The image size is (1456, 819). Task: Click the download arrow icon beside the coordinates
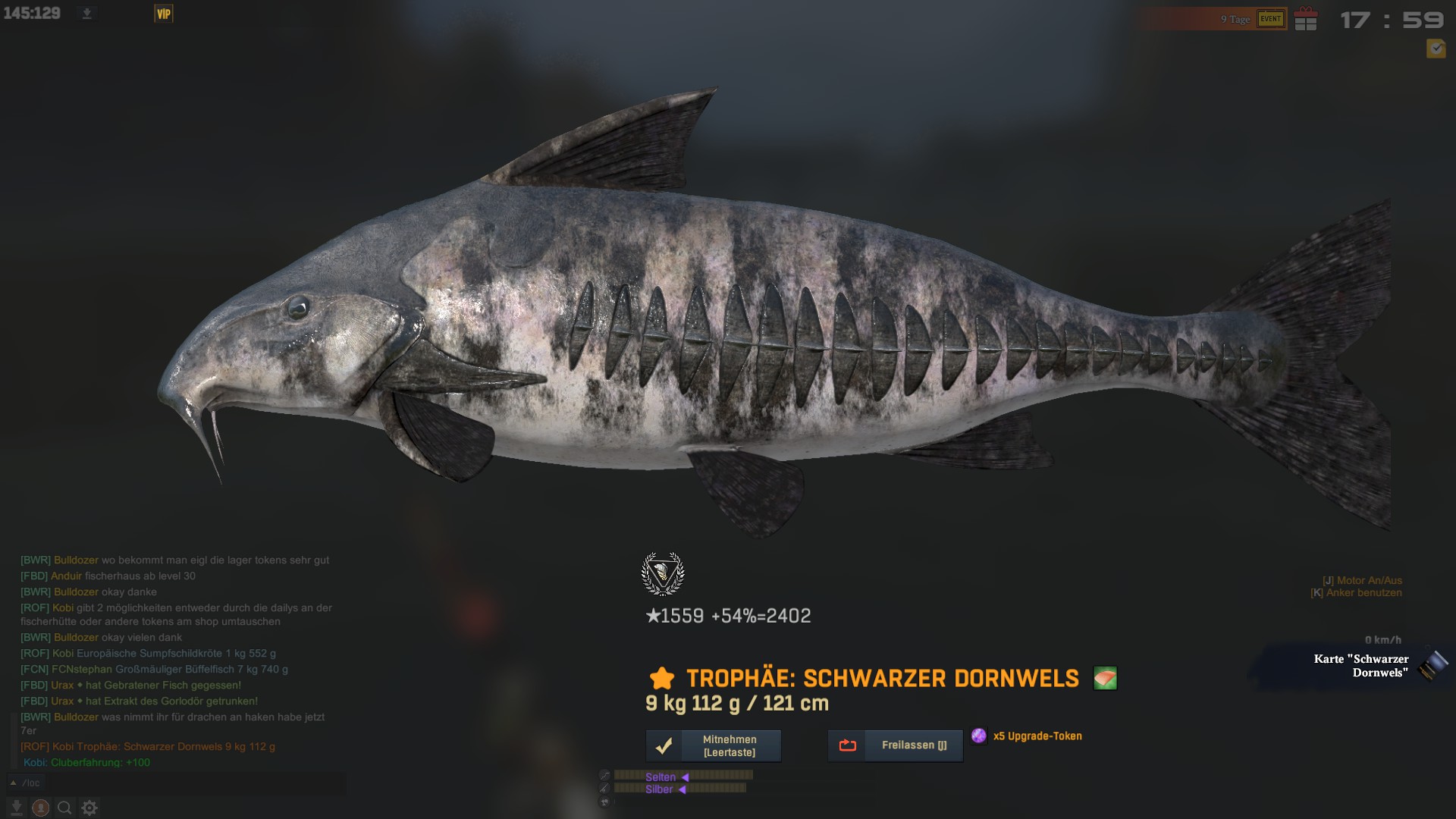(87, 14)
